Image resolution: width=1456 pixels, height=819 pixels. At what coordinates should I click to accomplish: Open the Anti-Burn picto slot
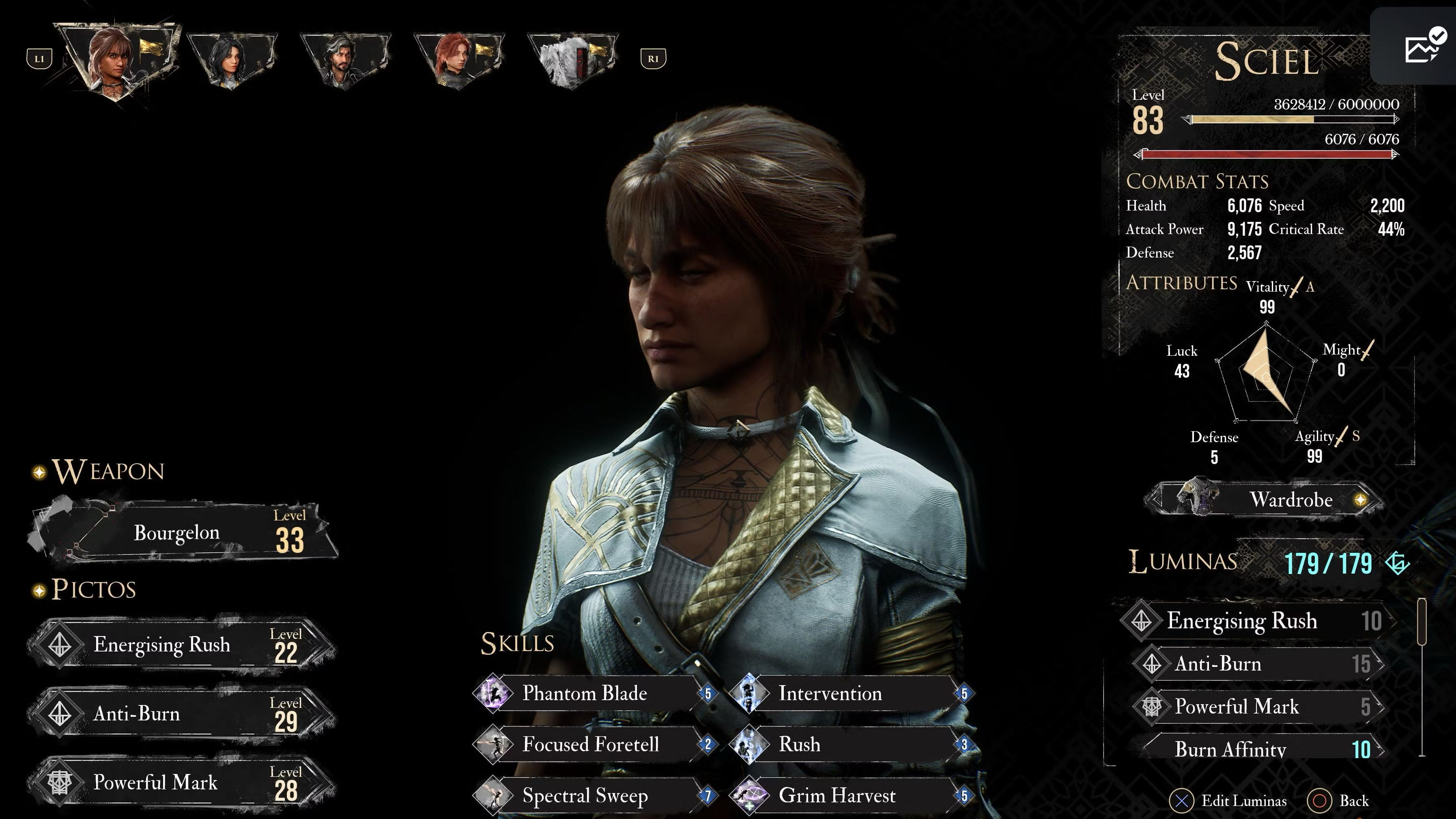pos(181,713)
